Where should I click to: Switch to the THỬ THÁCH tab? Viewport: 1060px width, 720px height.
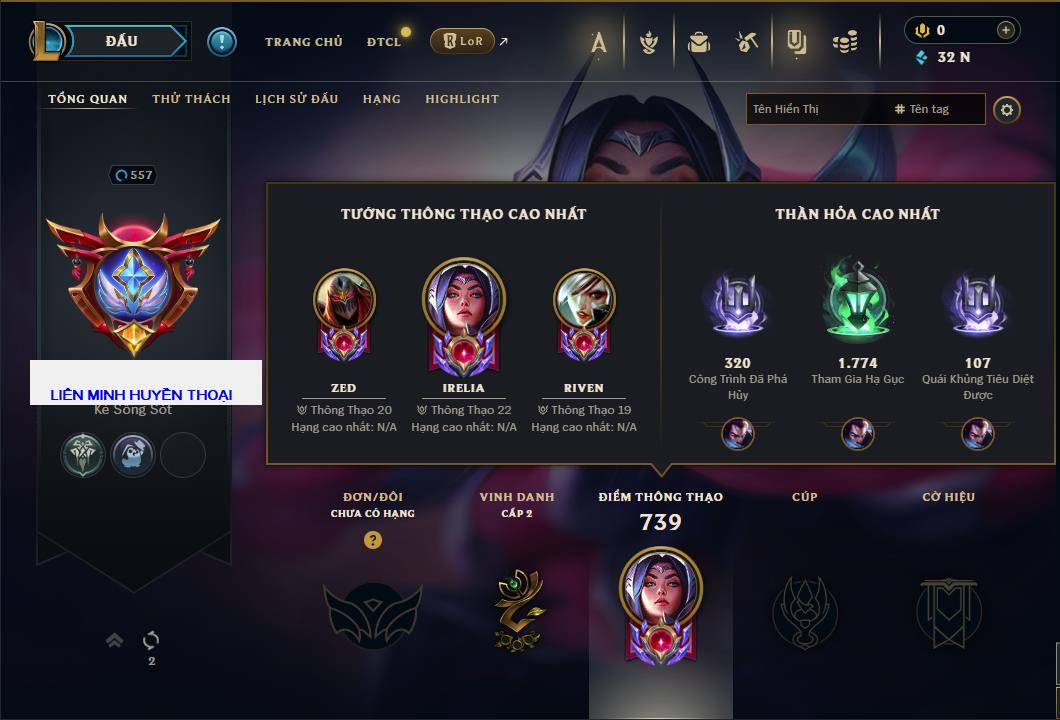coord(191,99)
